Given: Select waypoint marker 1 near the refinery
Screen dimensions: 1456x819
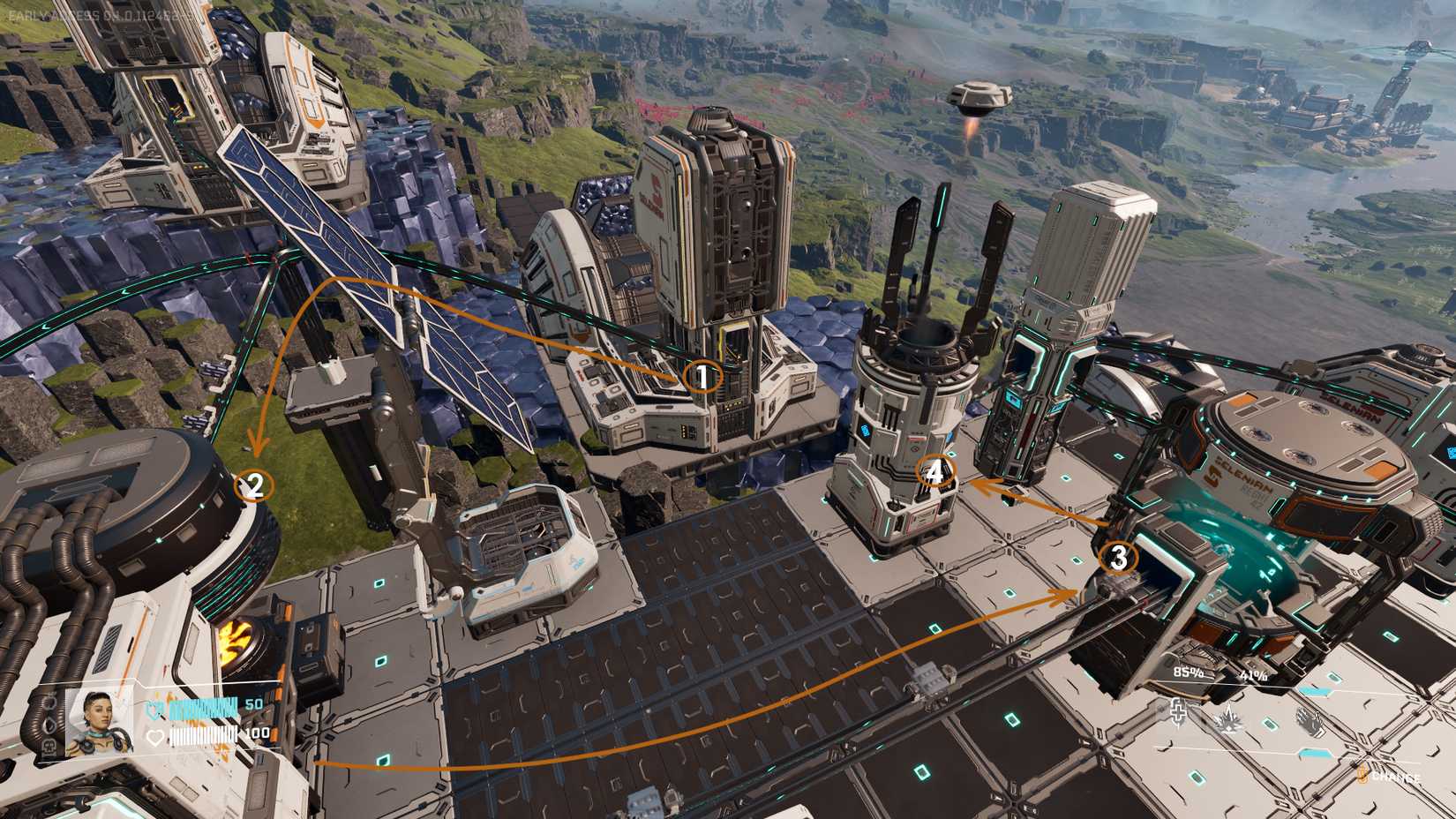Looking at the screenshot, I should click(x=702, y=378).
